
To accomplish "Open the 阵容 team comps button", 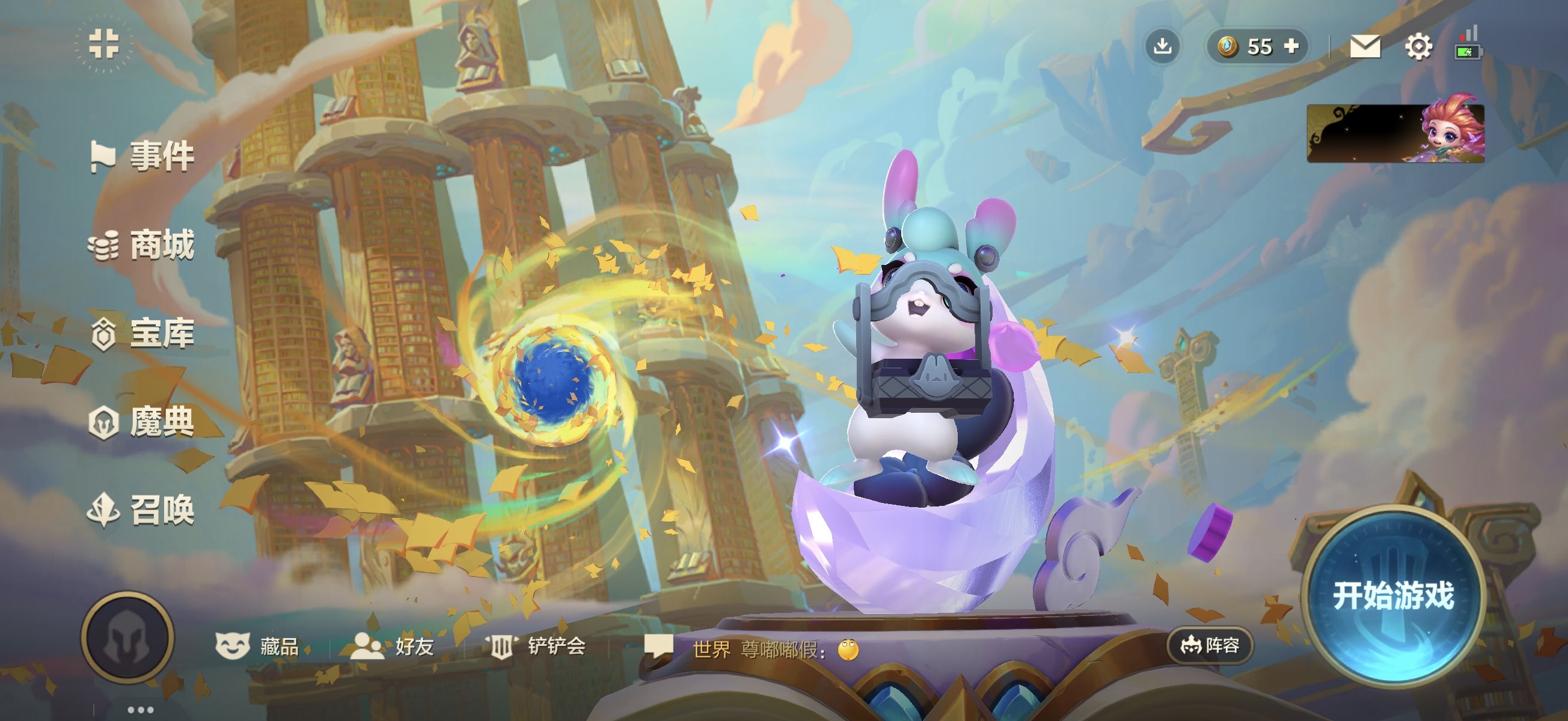I will coord(1210,645).
